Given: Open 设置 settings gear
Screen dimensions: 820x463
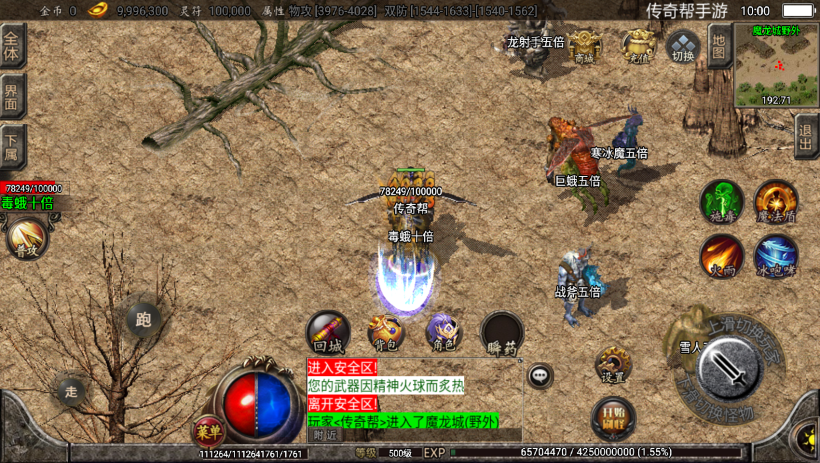Looking at the screenshot, I should (x=613, y=366).
